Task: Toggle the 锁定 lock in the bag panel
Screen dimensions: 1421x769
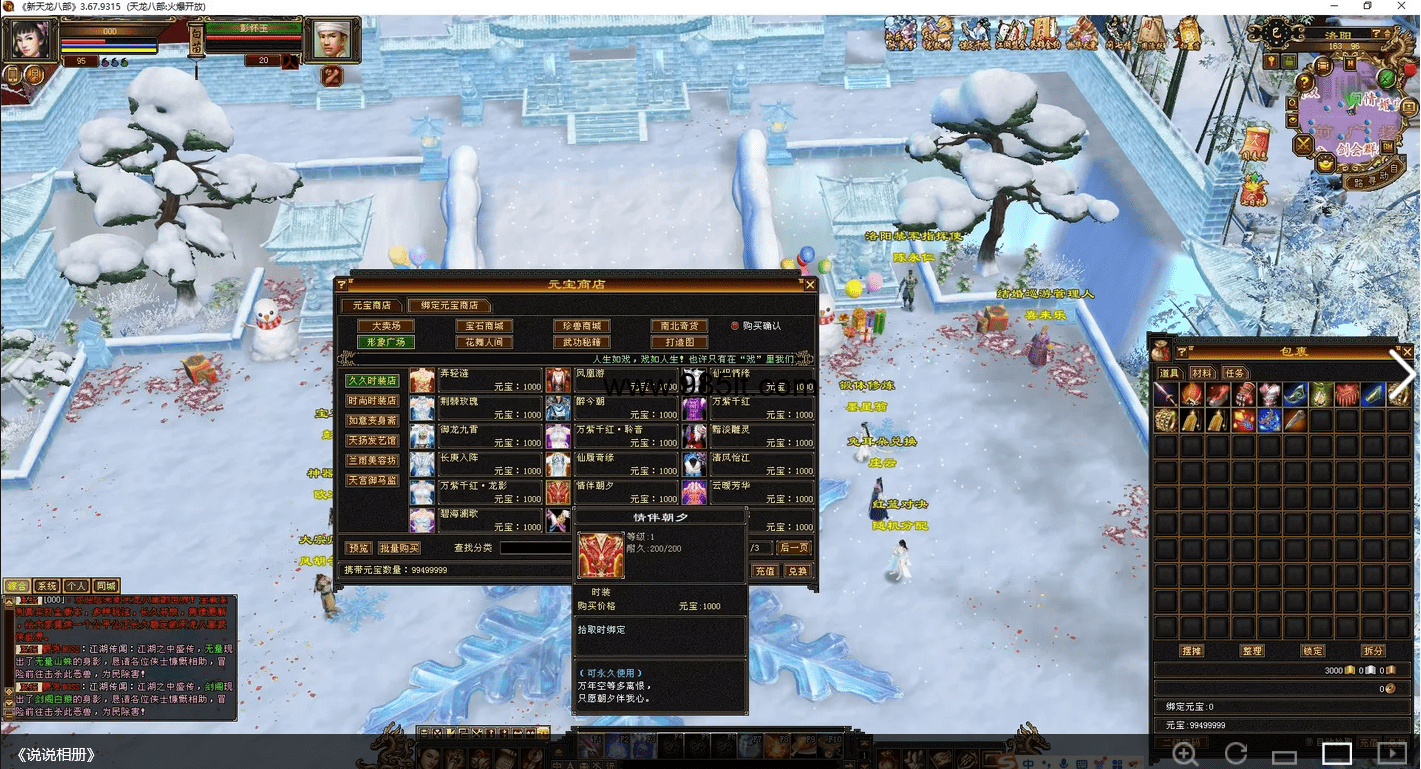Action: point(1313,651)
